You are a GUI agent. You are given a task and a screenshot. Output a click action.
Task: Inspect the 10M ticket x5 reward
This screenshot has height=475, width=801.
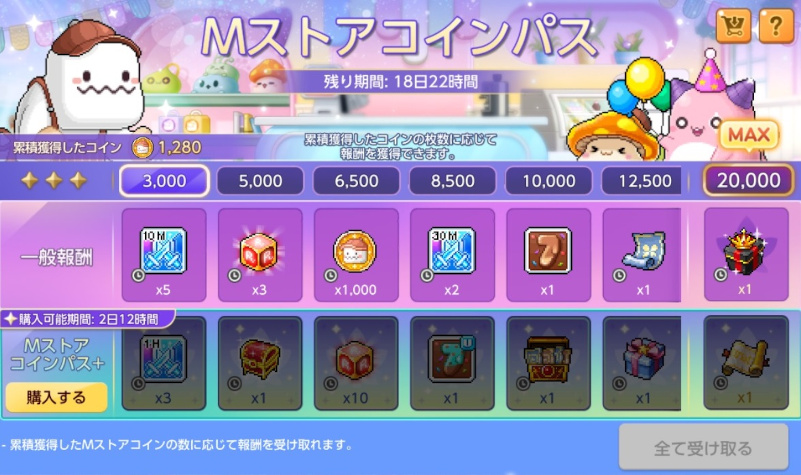[x=164, y=254]
